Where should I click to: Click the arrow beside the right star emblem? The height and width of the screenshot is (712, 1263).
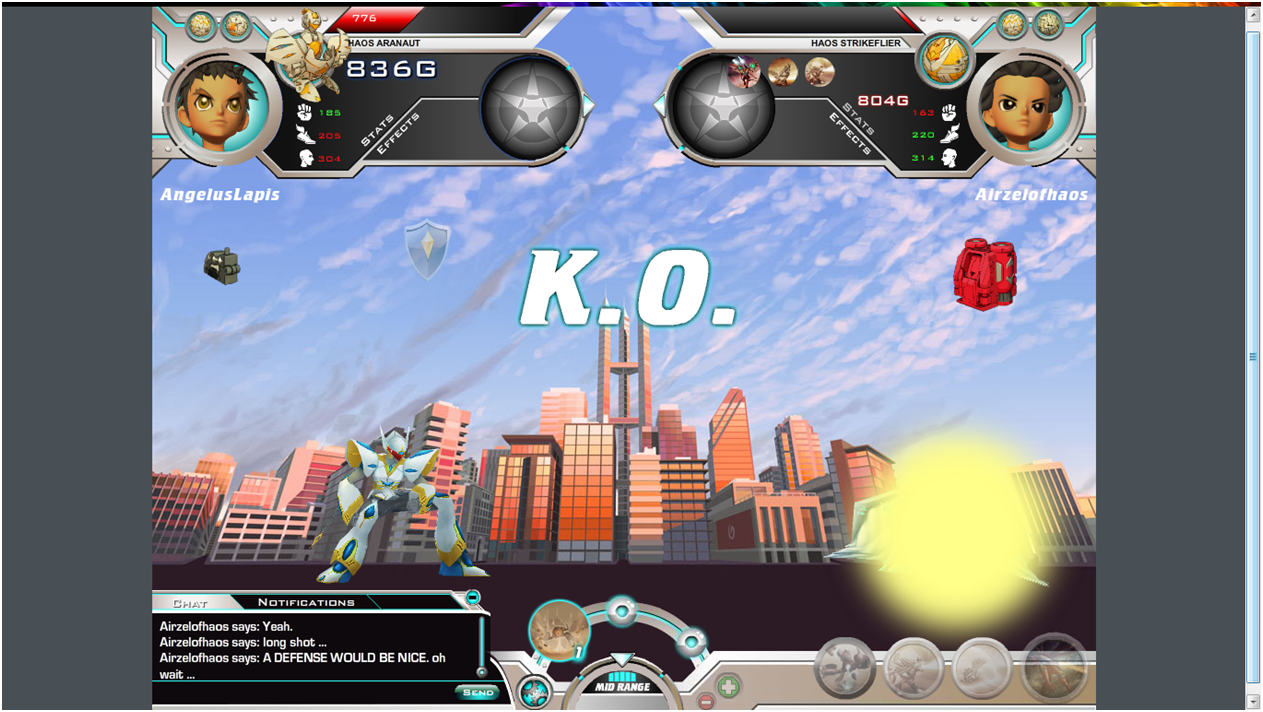[x=661, y=104]
